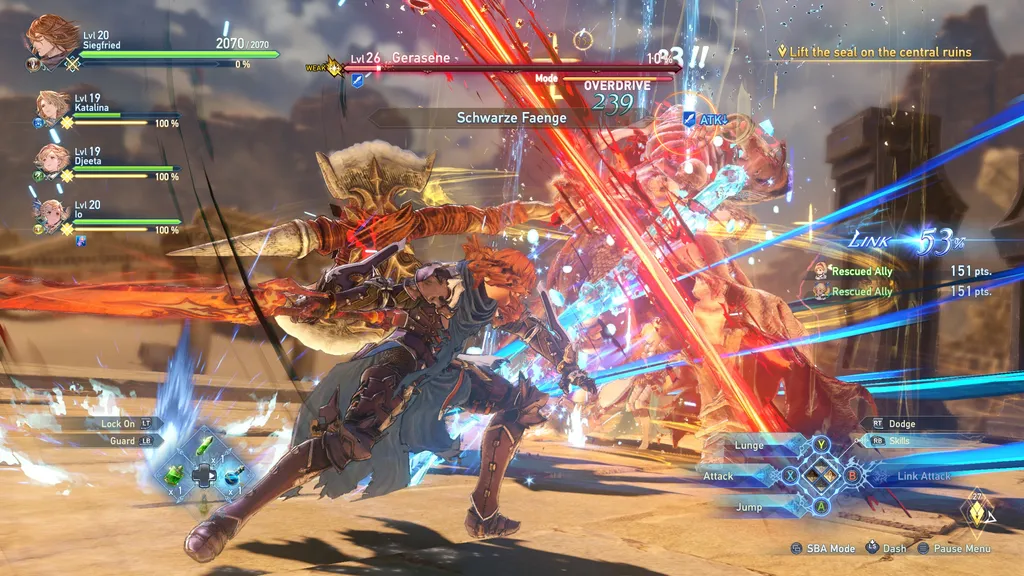Select the green potion jar slot

point(174,474)
